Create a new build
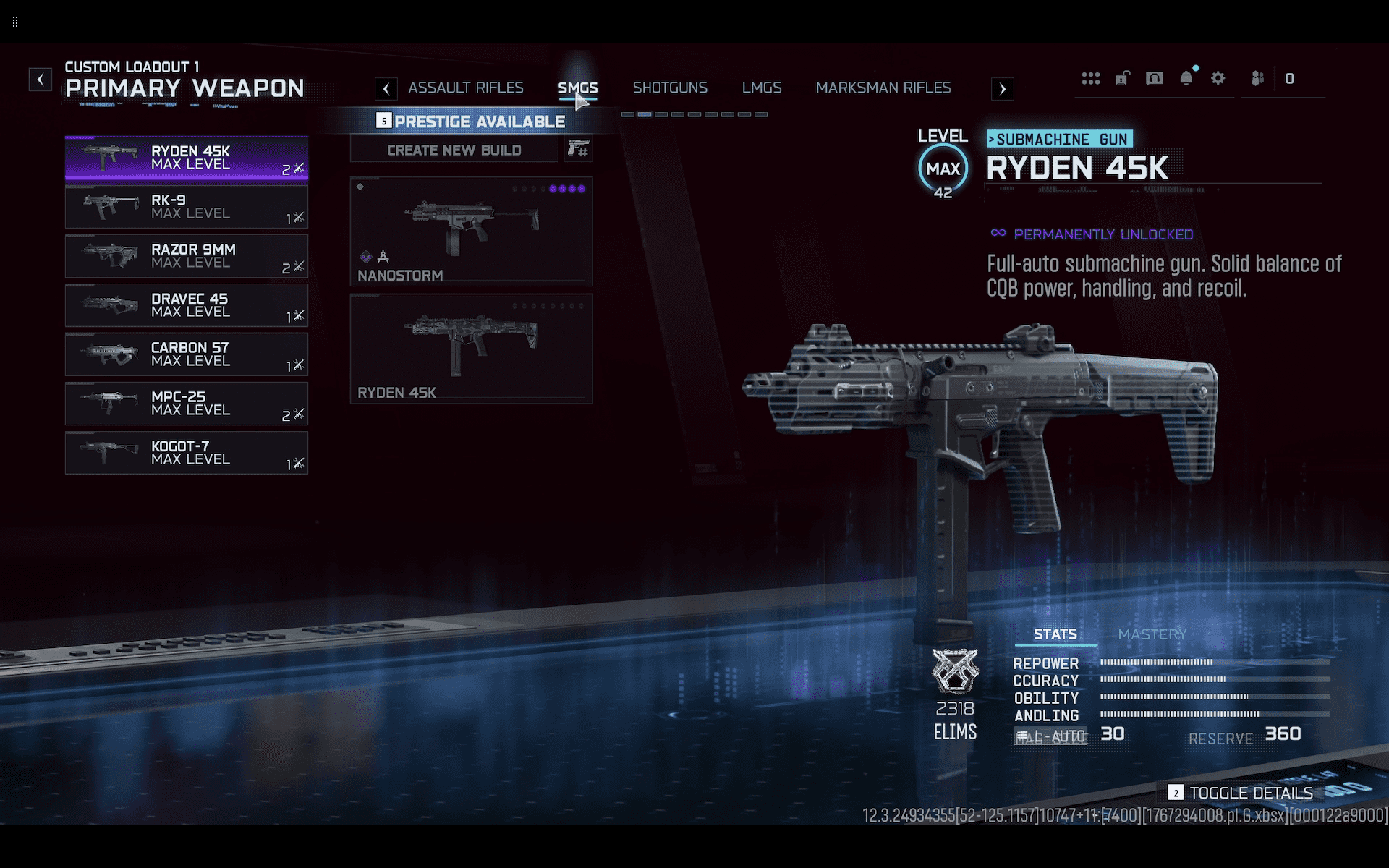The height and width of the screenshot is (868, 1389). coord(454,150)
